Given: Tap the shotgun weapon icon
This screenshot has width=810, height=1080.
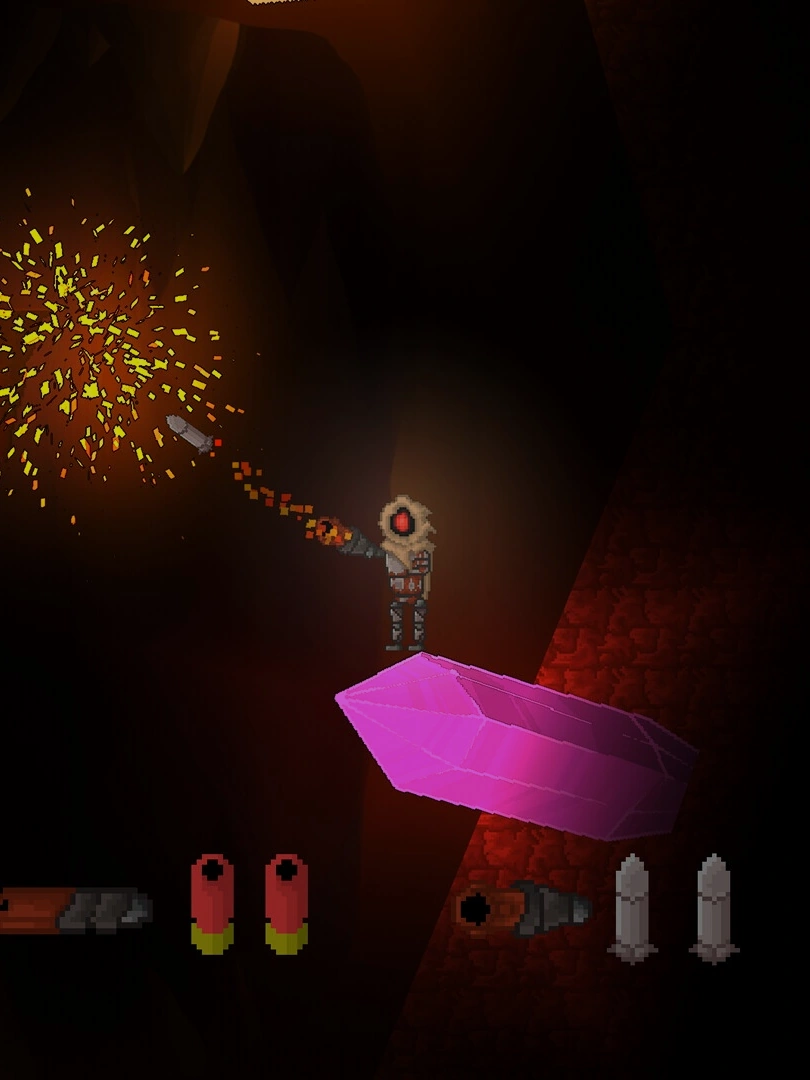Looking at the screenshot, I should click(x=76, y=909).
